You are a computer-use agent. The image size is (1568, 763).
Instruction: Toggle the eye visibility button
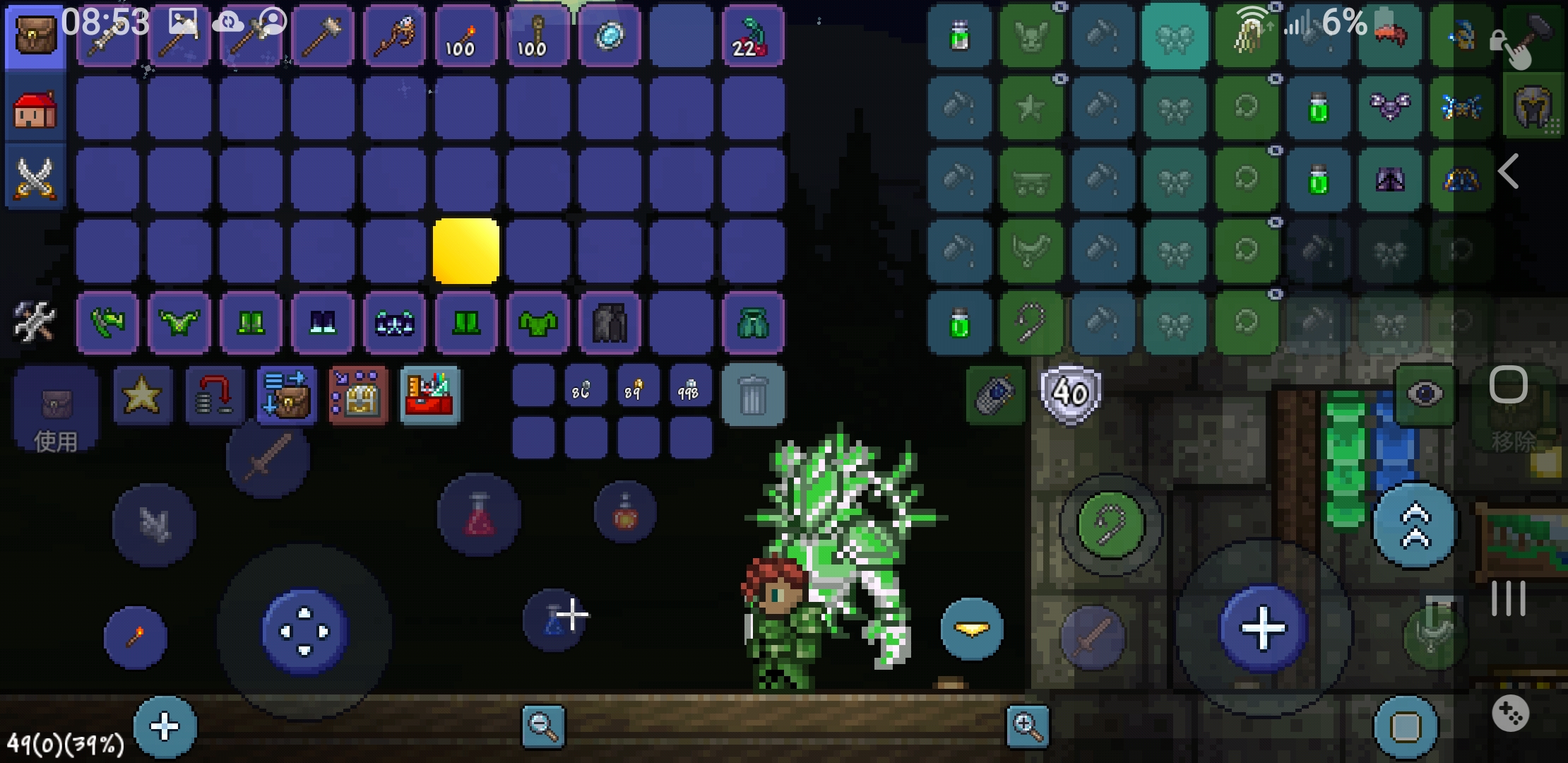[1425, 394]
